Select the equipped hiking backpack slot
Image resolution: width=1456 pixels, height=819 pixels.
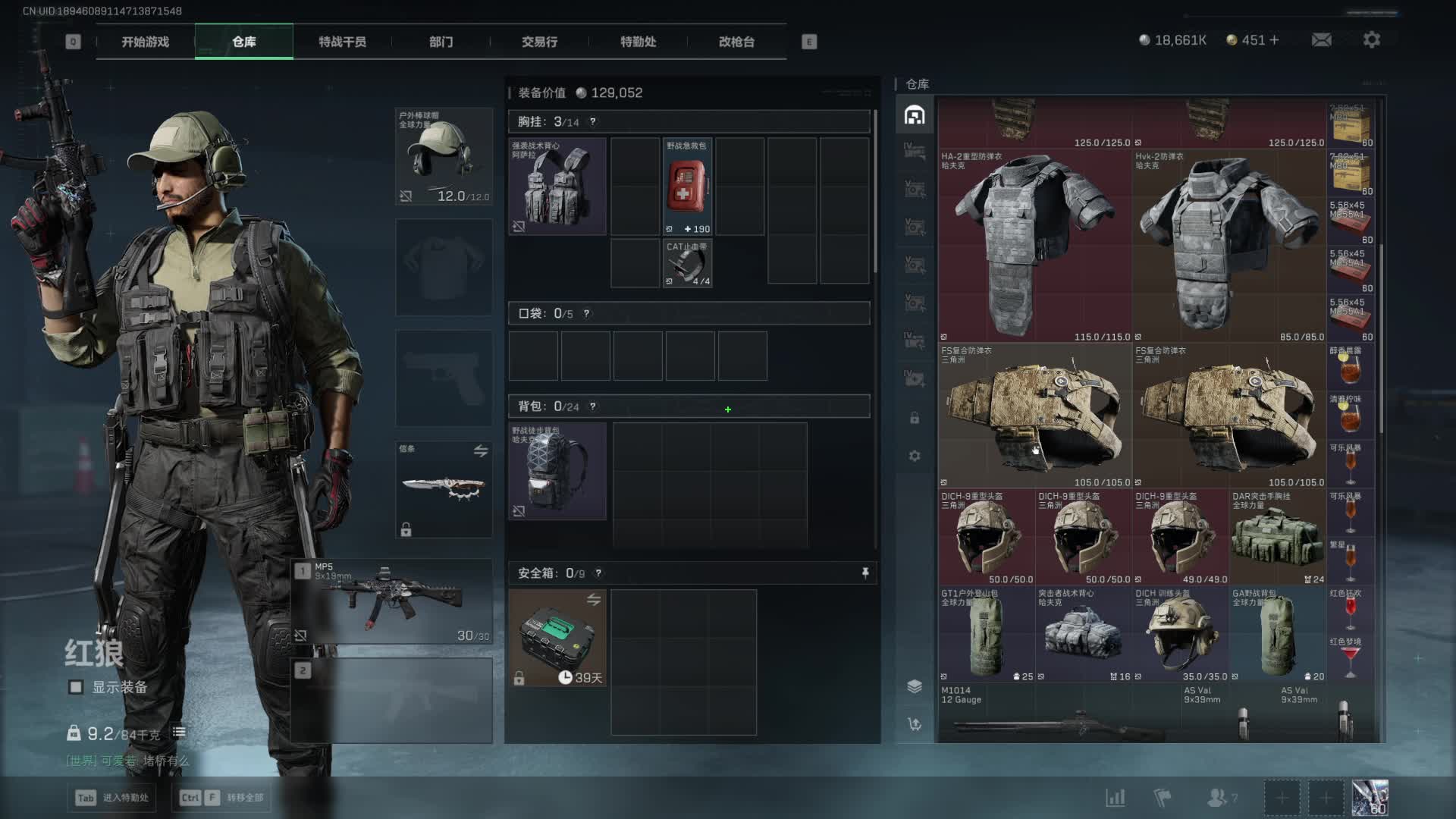557,472
